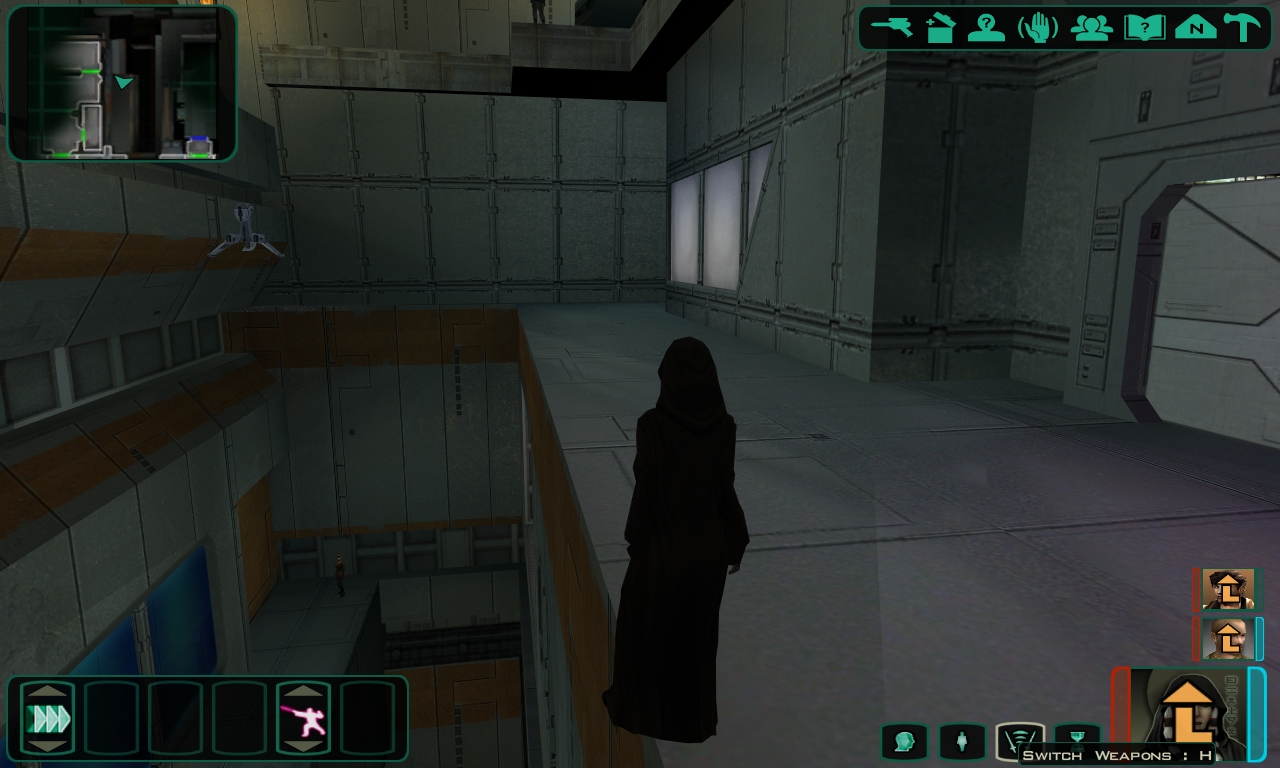Cycle the lightsaber ability slot downward

point(303,745)
